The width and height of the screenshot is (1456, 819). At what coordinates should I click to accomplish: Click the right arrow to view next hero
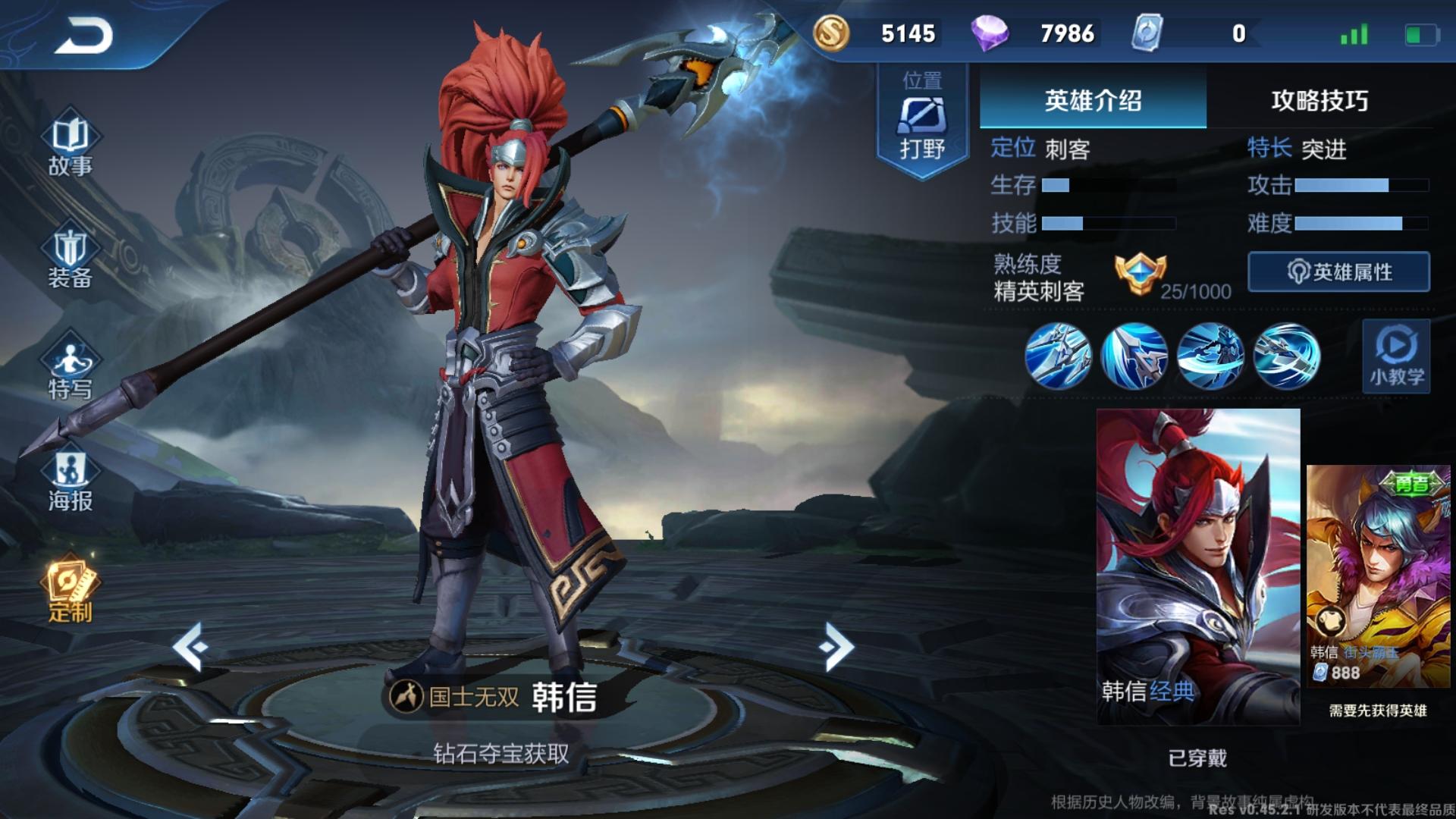tap(836, 644)
